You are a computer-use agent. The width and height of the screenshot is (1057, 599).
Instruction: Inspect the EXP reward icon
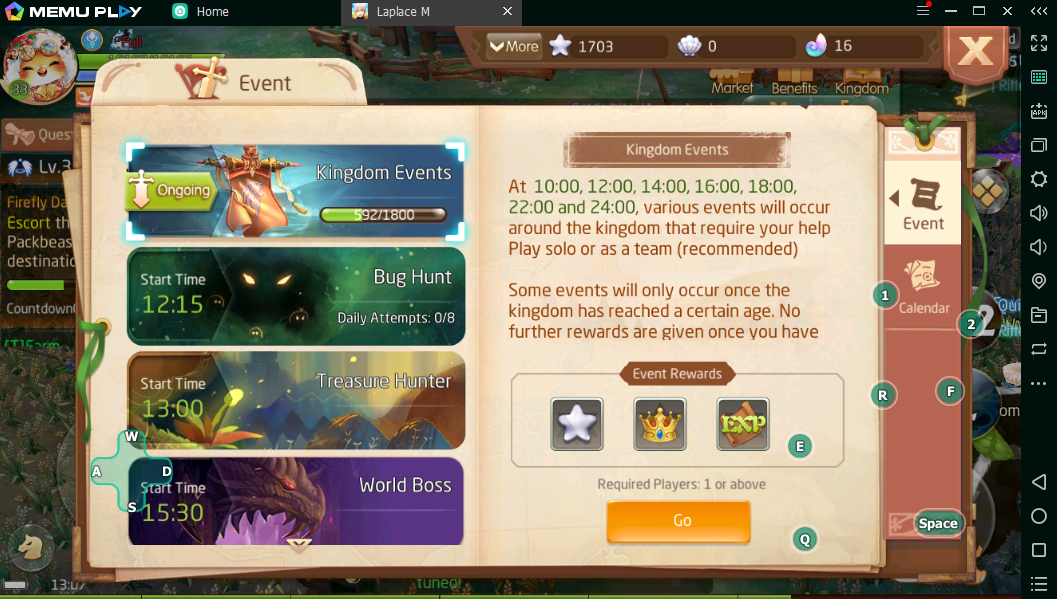click(742, 424)
